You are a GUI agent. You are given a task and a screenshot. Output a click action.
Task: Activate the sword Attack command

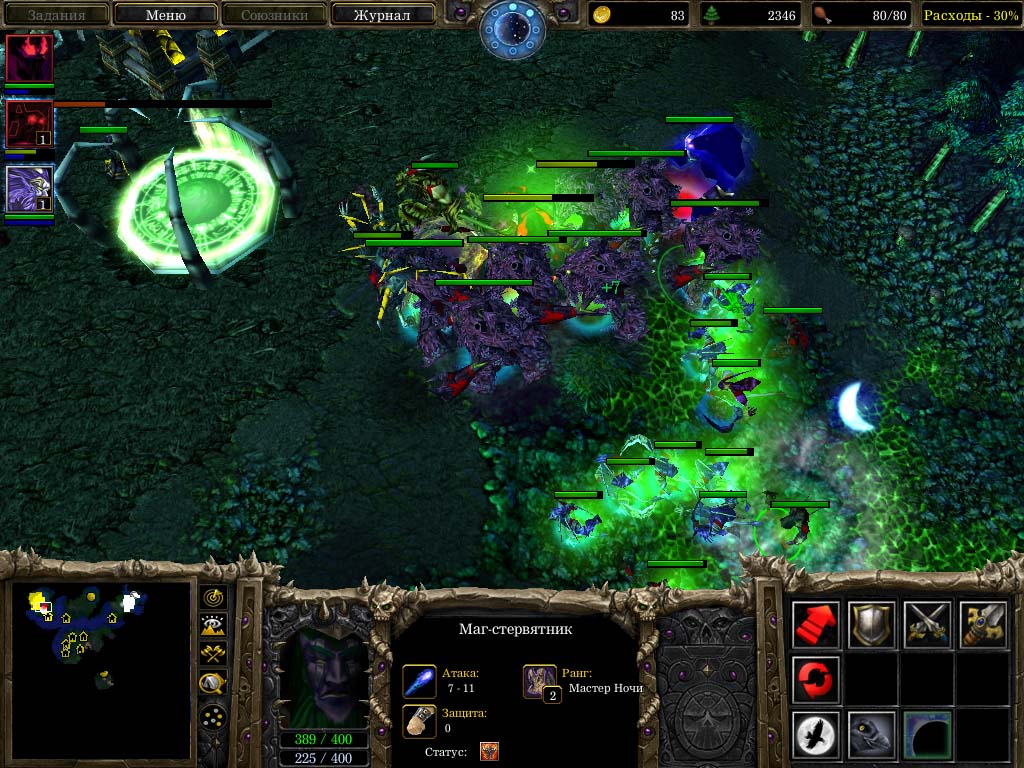tap(982, 625)
